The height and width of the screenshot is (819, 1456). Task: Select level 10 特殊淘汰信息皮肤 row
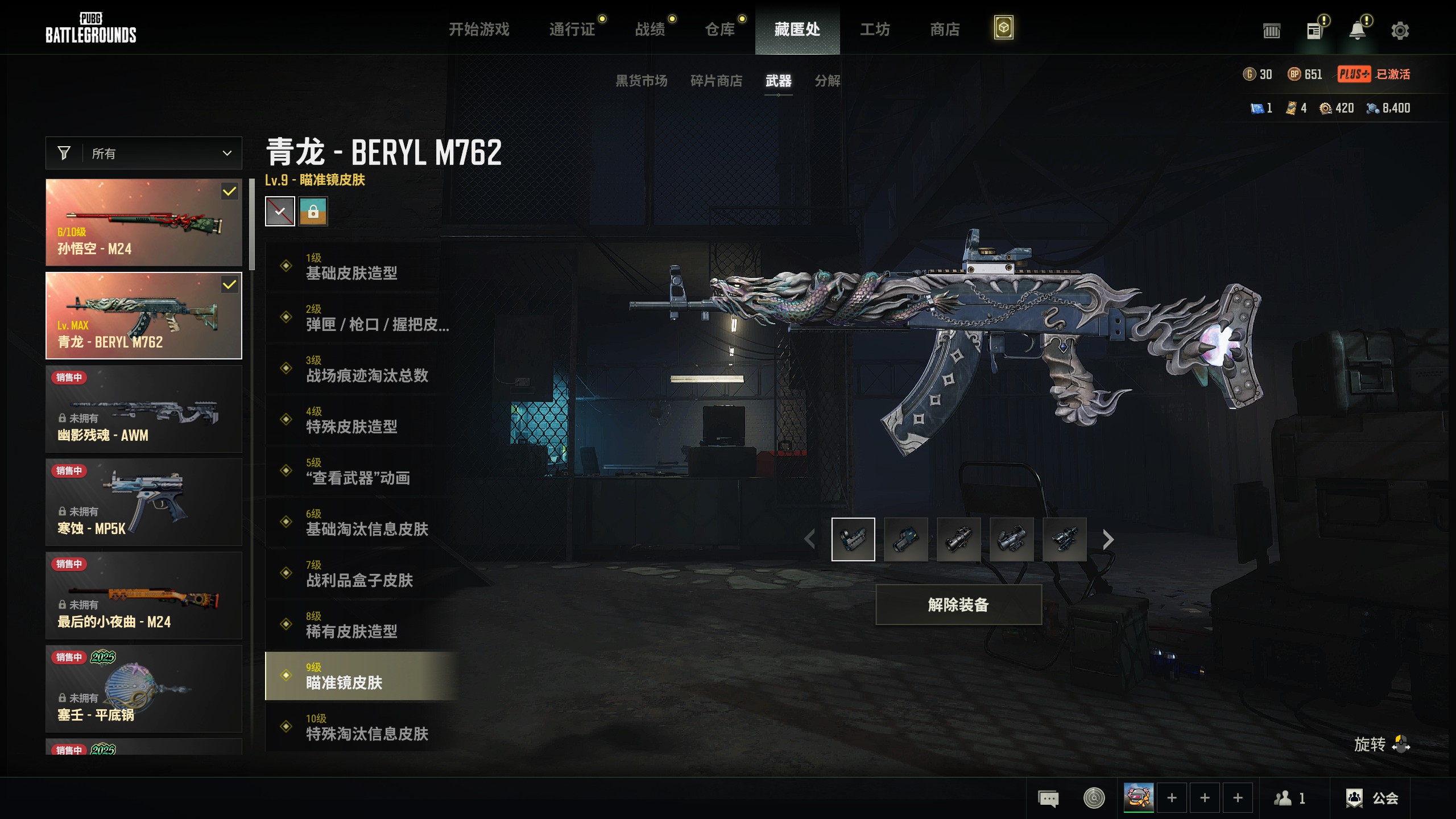point(363,727)
